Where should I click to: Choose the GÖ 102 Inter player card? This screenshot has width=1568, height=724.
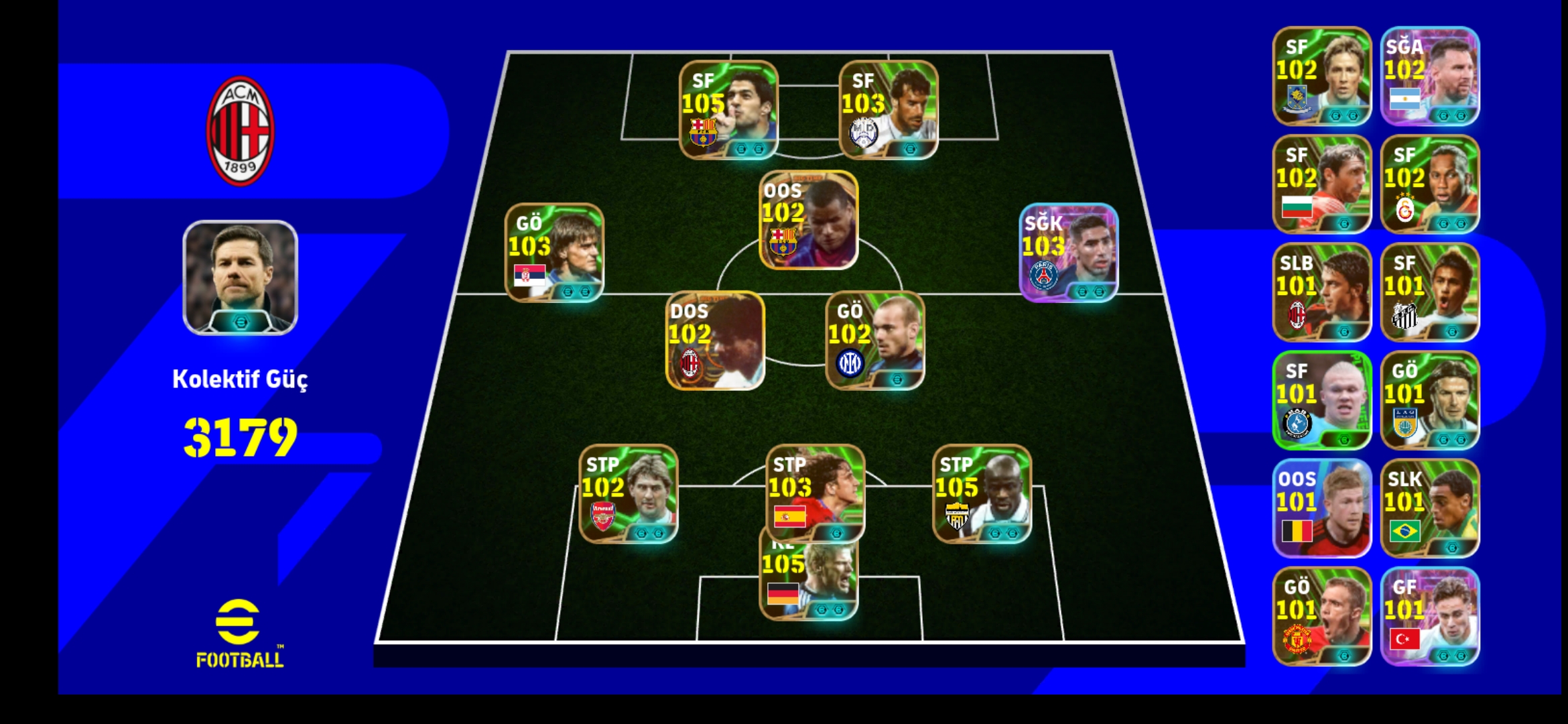tap(875, 341)
